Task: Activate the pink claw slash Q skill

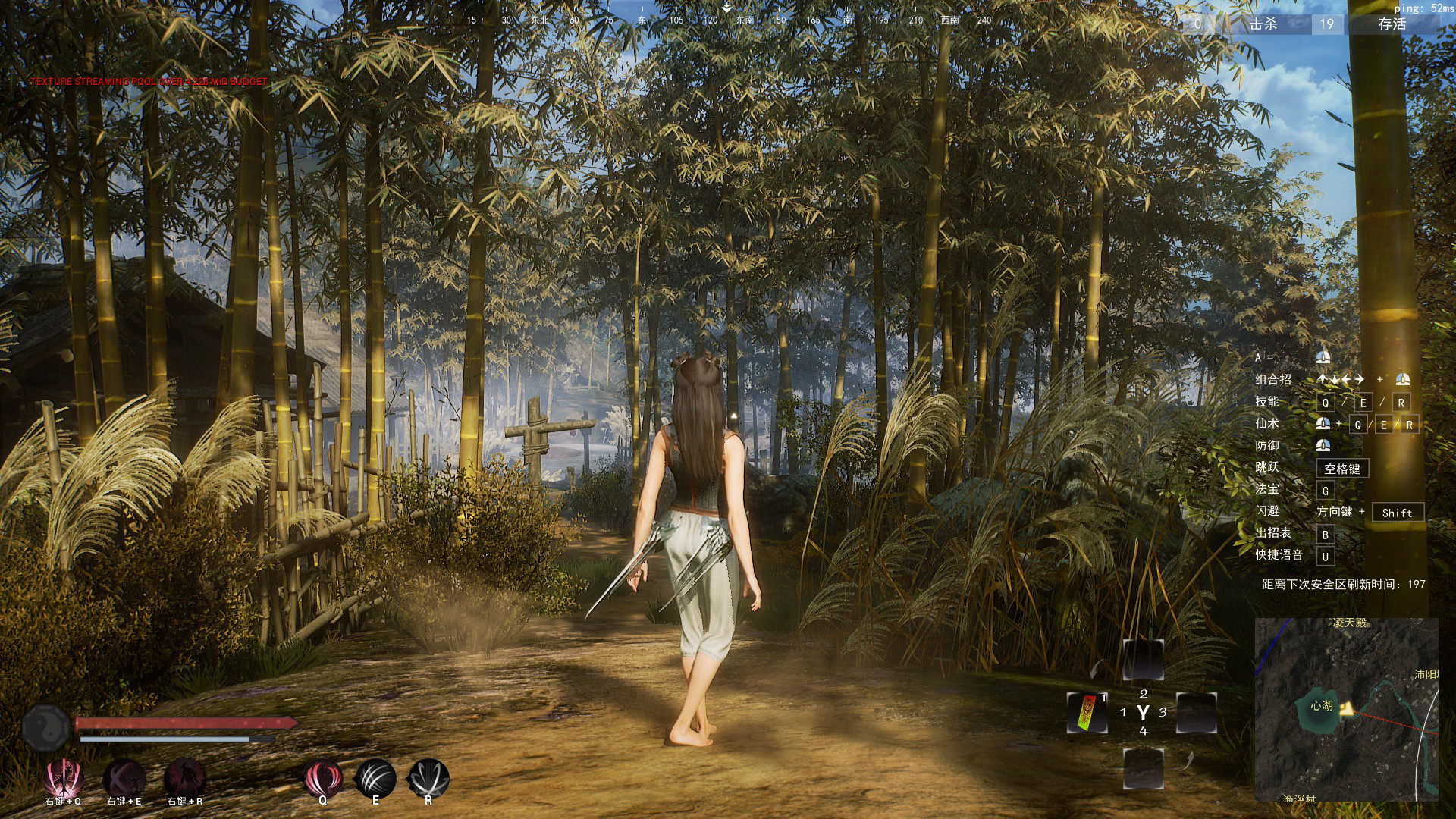Action: click(322, 778)
